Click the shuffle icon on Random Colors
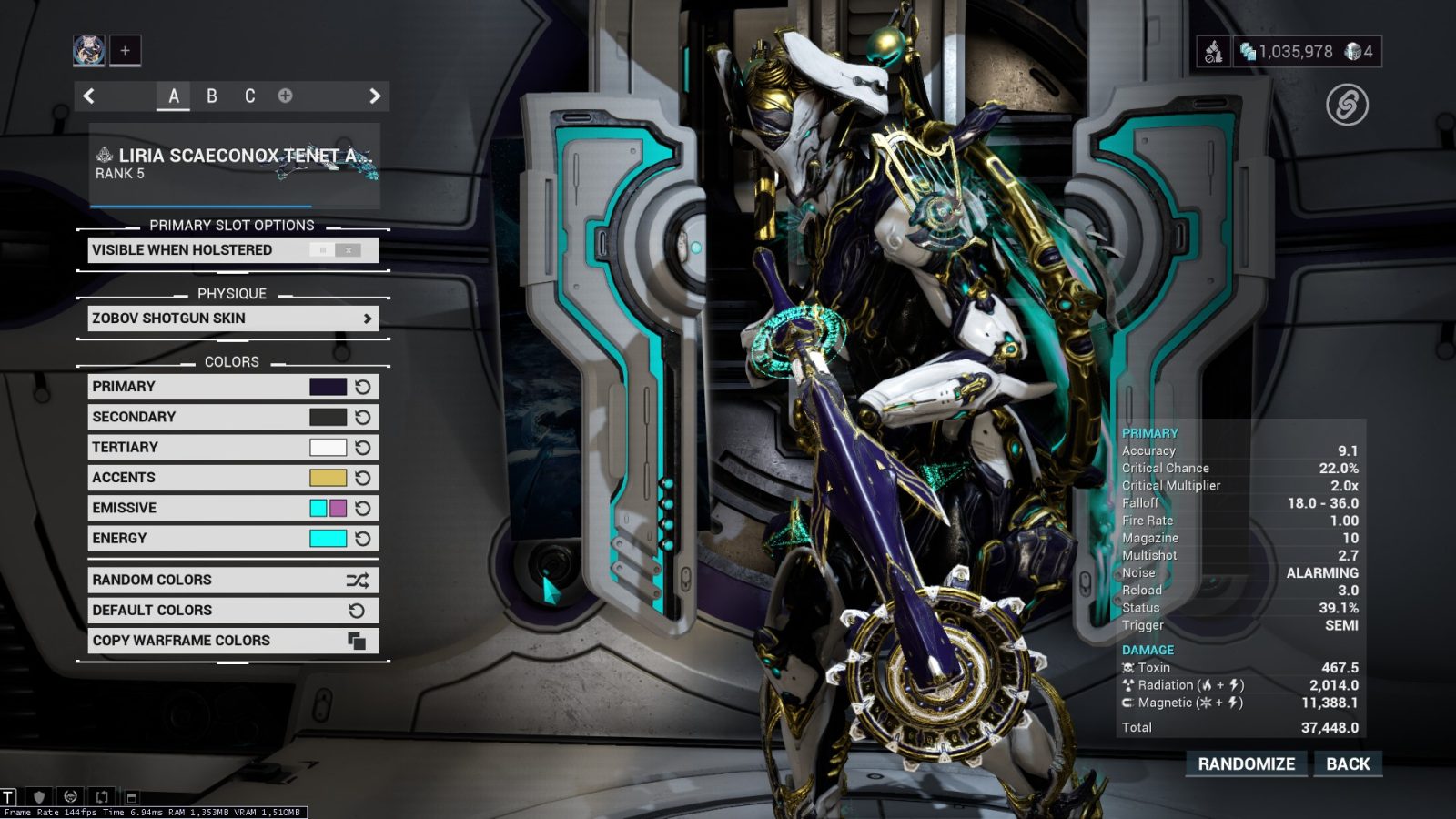This screenshot has height=819, width=1456. tap(358, 580)
